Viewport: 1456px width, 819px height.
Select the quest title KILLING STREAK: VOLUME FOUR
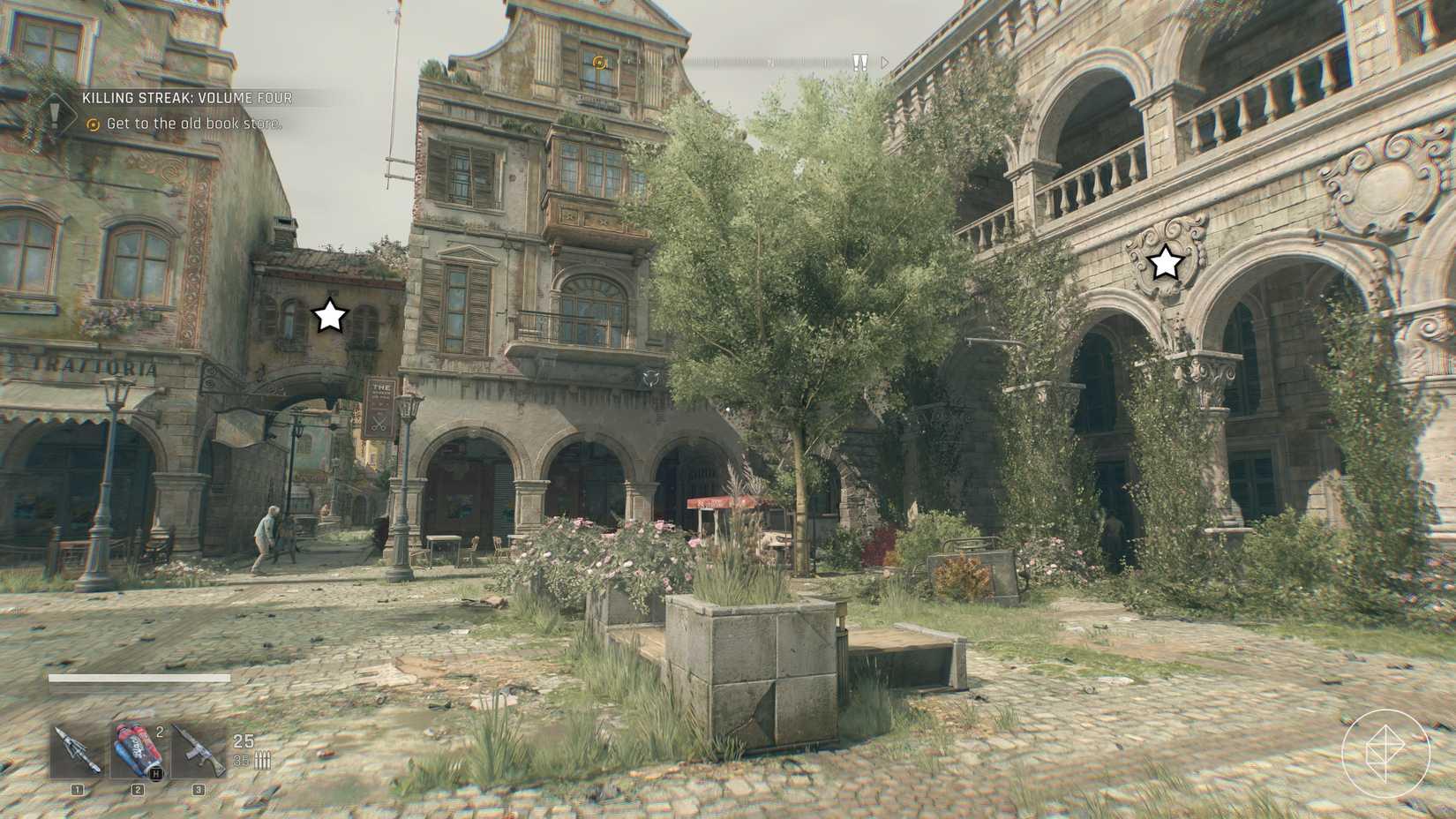(187, 99)
